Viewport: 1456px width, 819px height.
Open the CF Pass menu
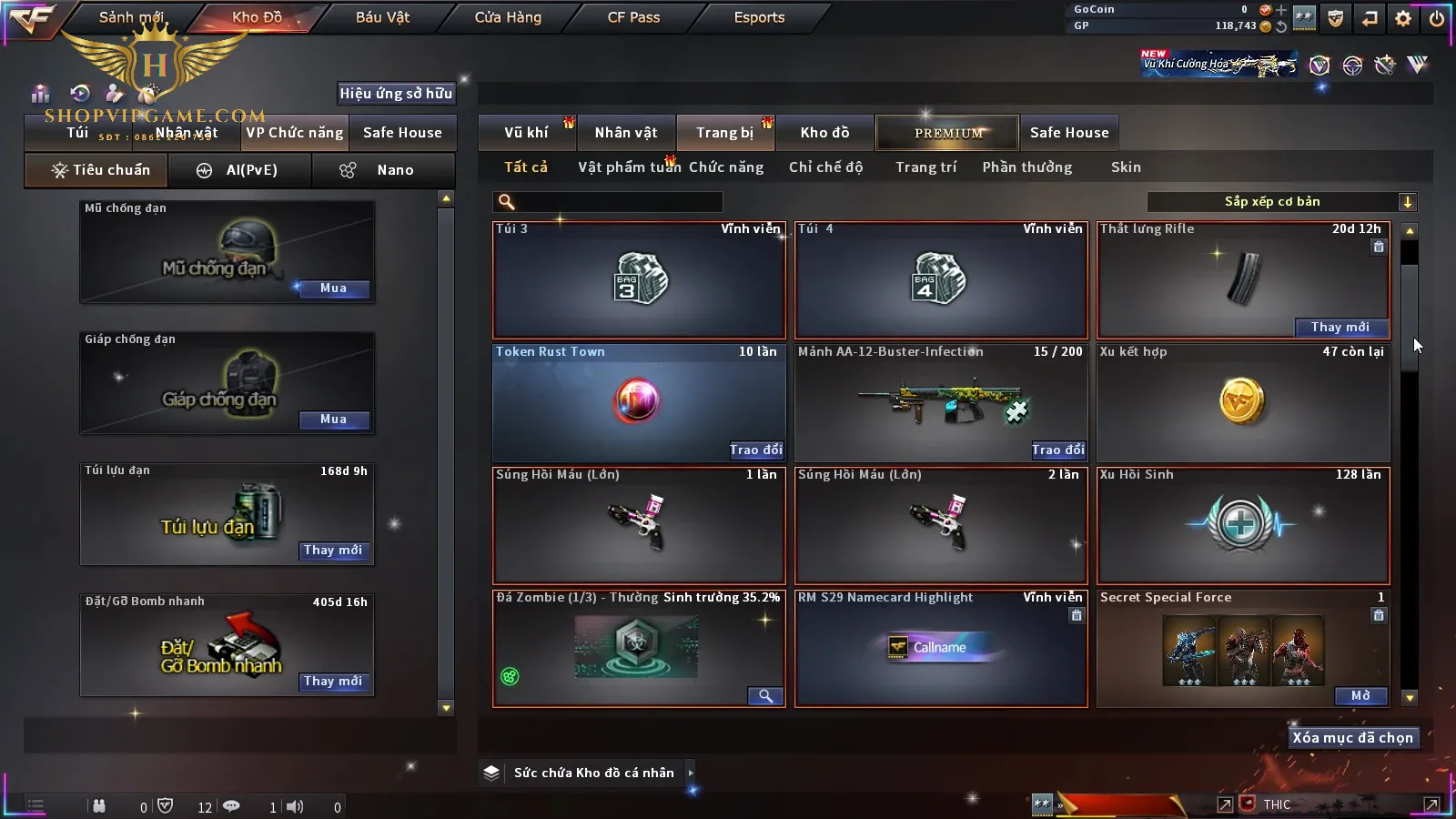[x=633, y=17]
